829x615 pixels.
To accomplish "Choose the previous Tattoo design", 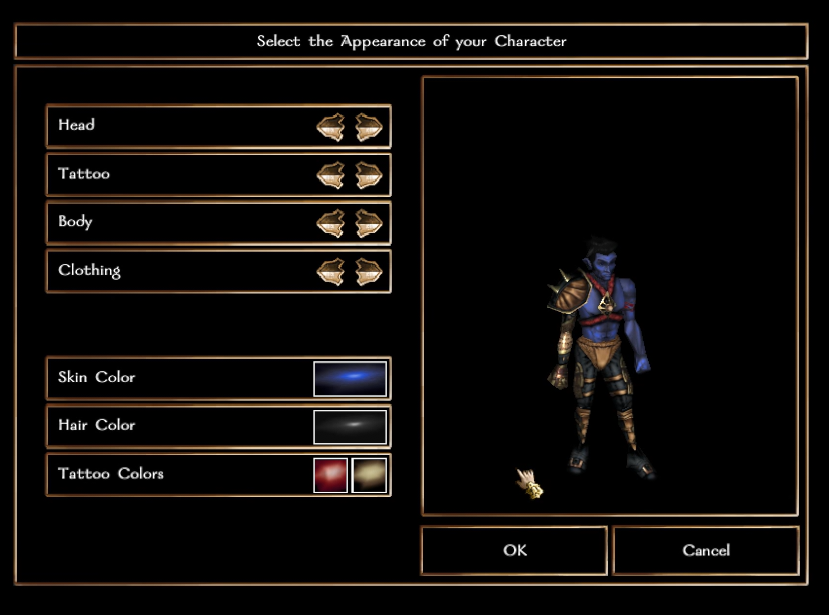I will [330, 175].
